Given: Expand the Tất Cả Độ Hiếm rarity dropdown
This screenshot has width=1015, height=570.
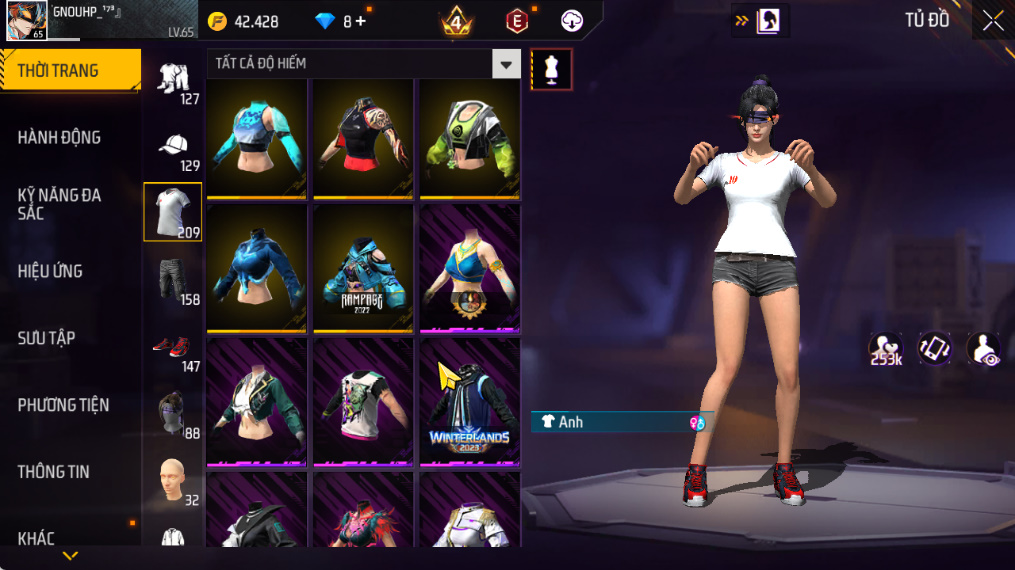Looking at the screenshot, I should pos(506,64).
